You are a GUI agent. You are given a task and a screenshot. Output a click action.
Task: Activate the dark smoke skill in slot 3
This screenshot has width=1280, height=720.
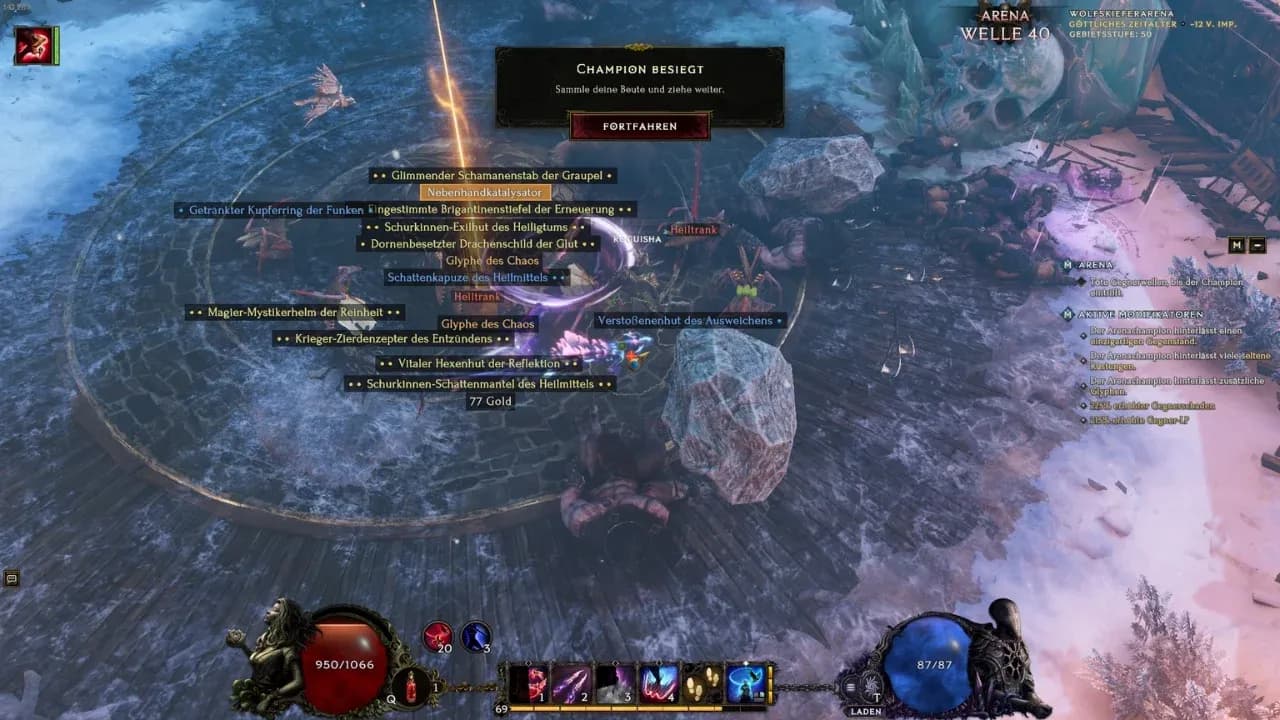[x=613, y=684]
